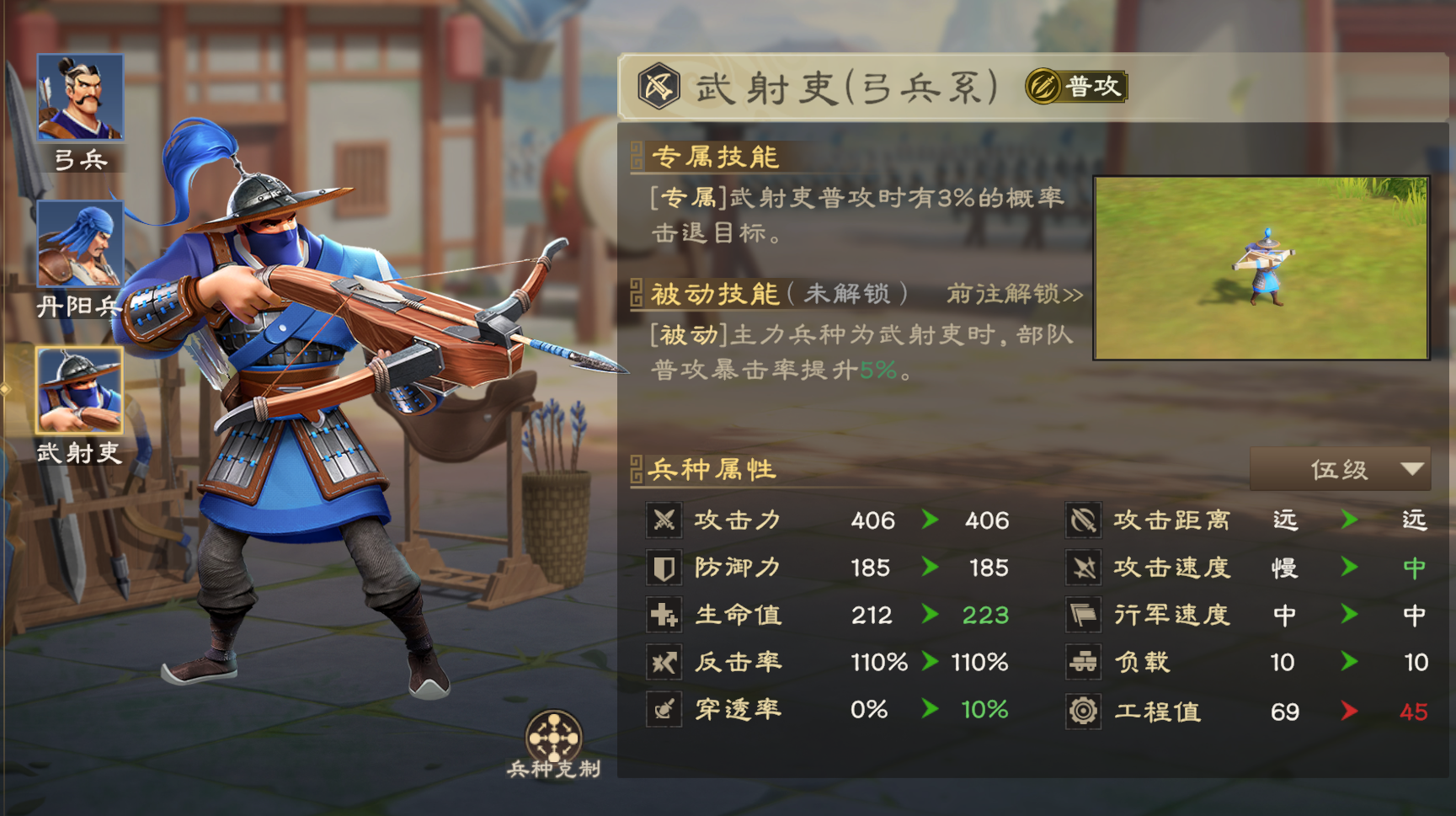Click the 防御力 defense shield icon
The image size is (1456, 816).
click(664, 568)
